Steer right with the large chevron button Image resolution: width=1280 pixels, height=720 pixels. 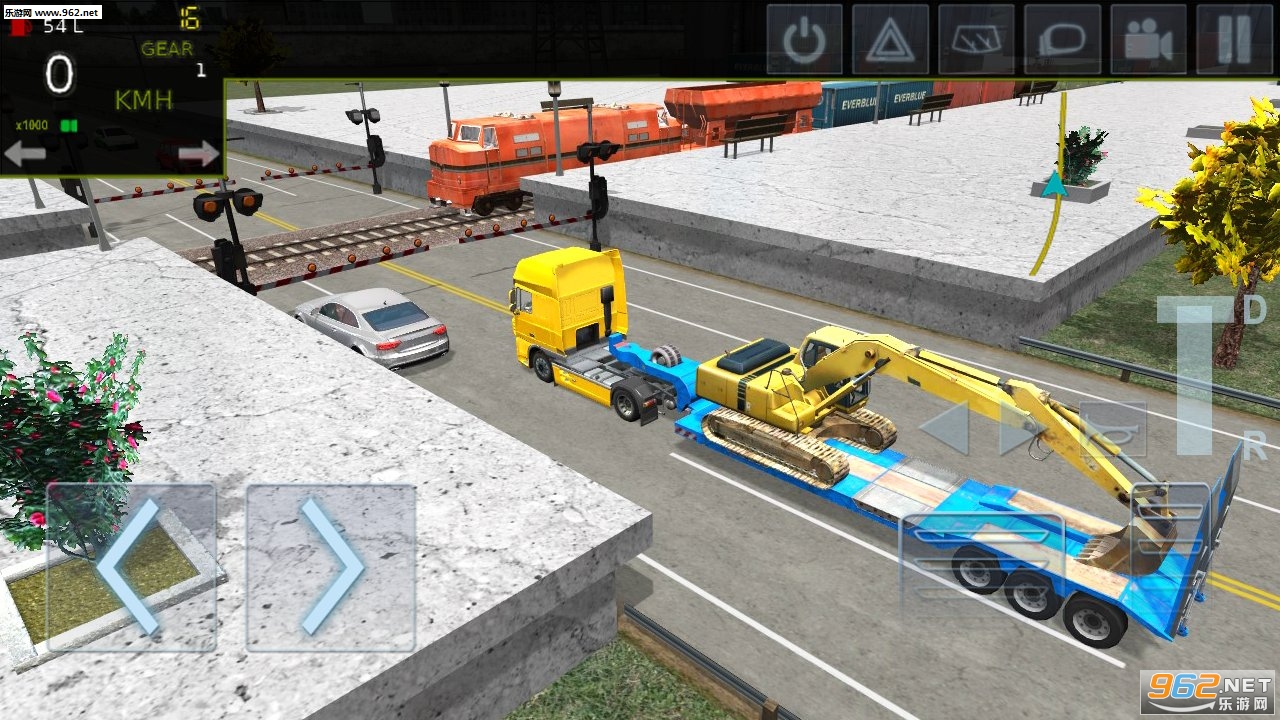[331, 568]
